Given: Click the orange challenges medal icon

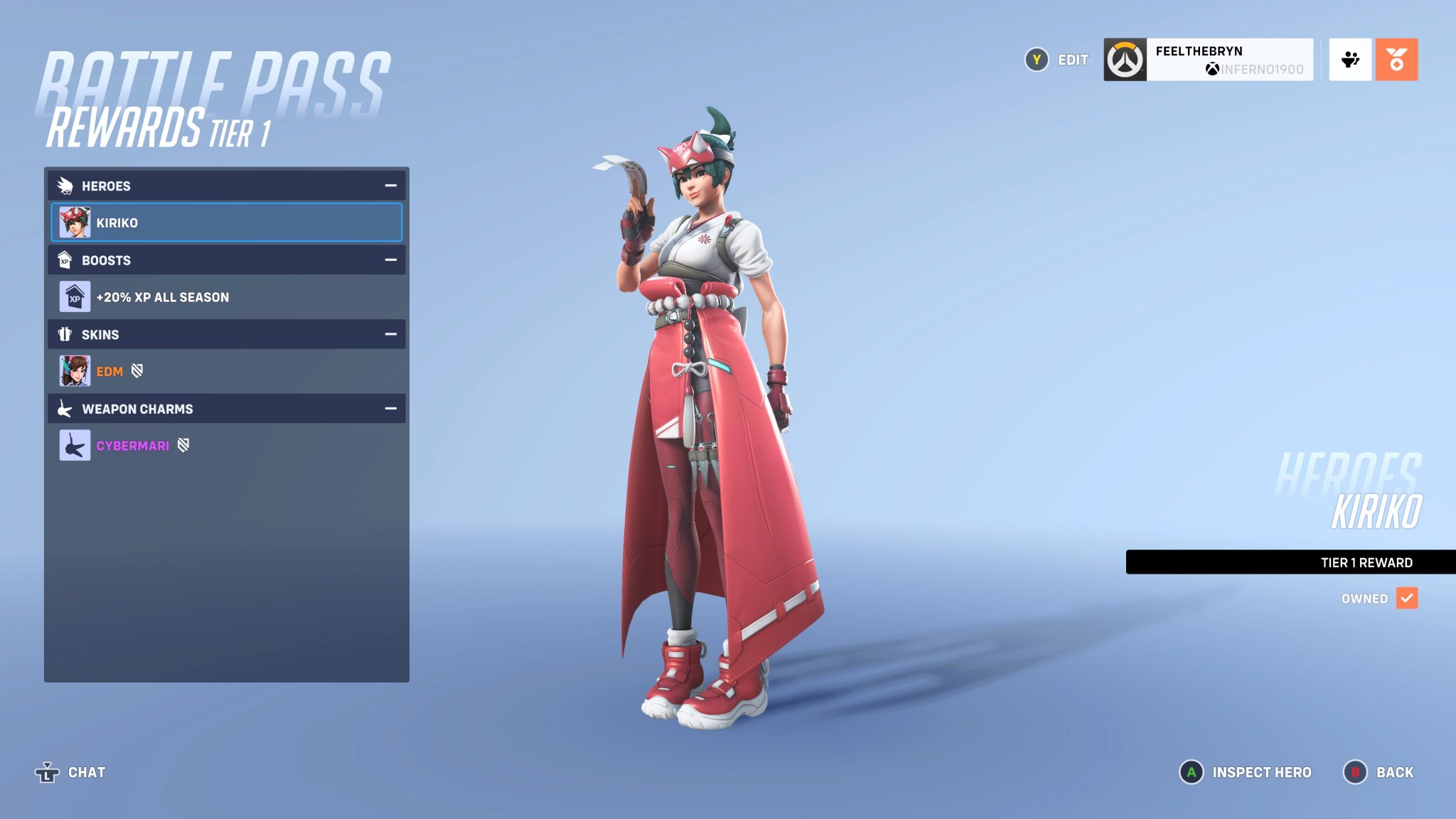Looking at the screenshot, I should (1398, 60).
